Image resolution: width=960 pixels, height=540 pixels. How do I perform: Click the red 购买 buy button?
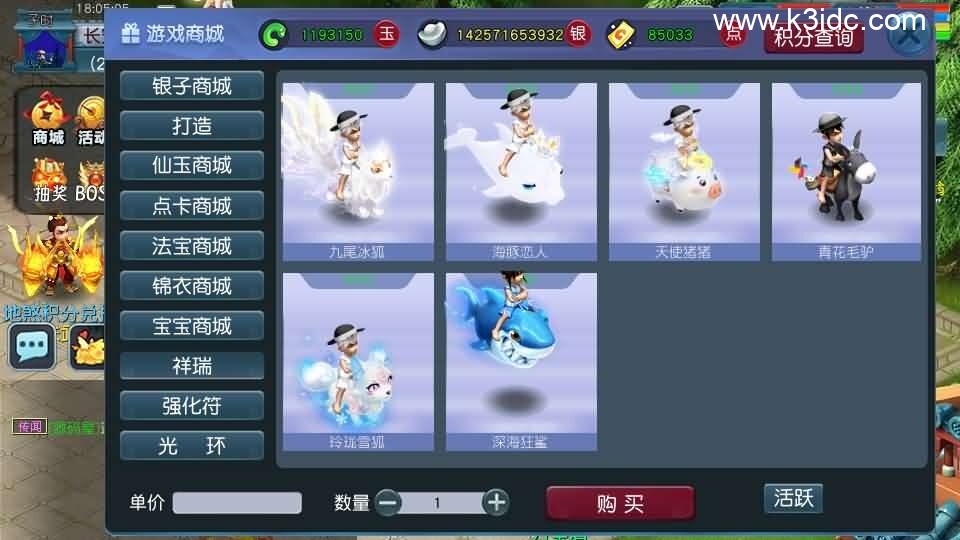coord(620,504)
